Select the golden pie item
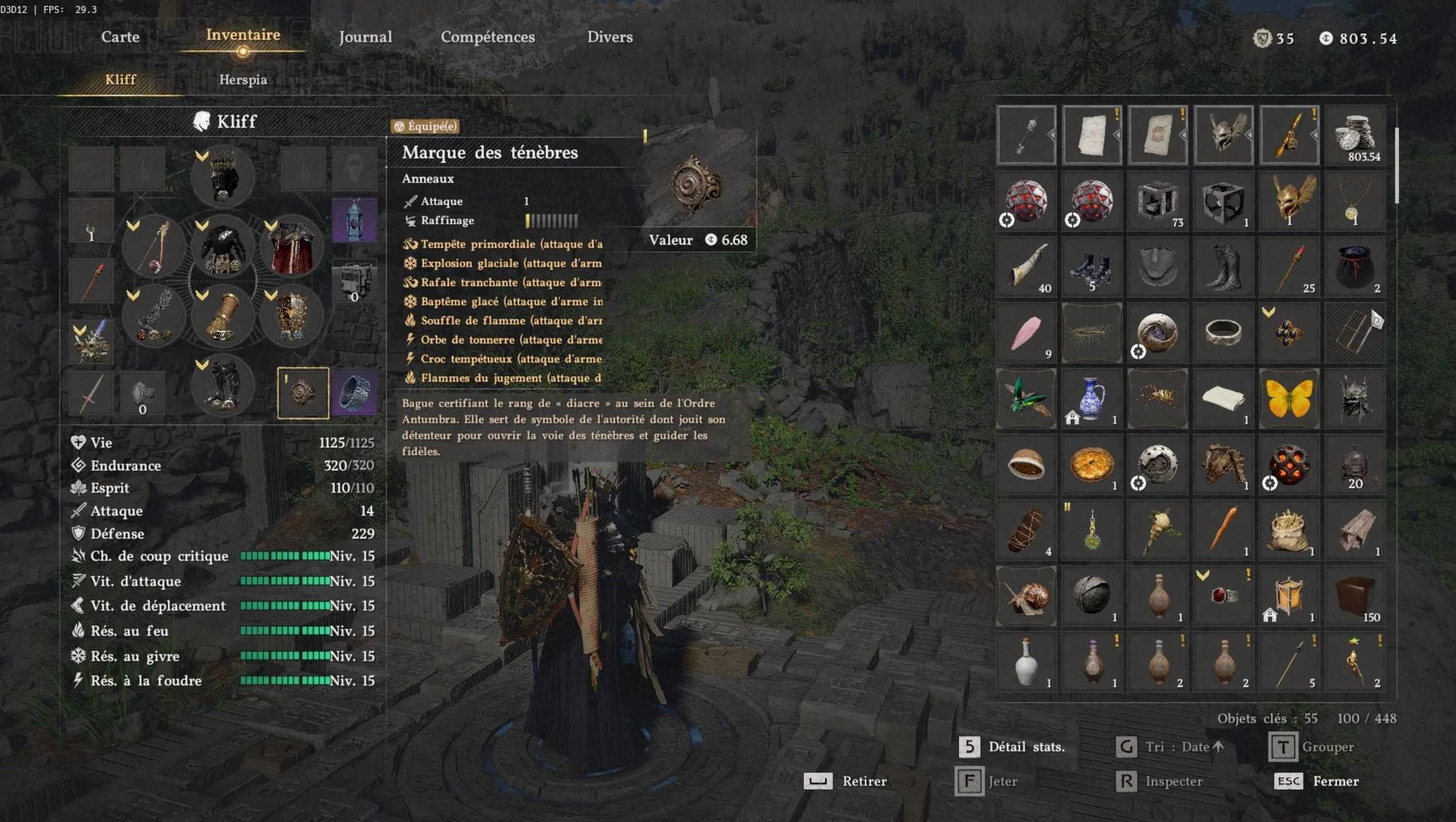 (x=1091, y=464)
